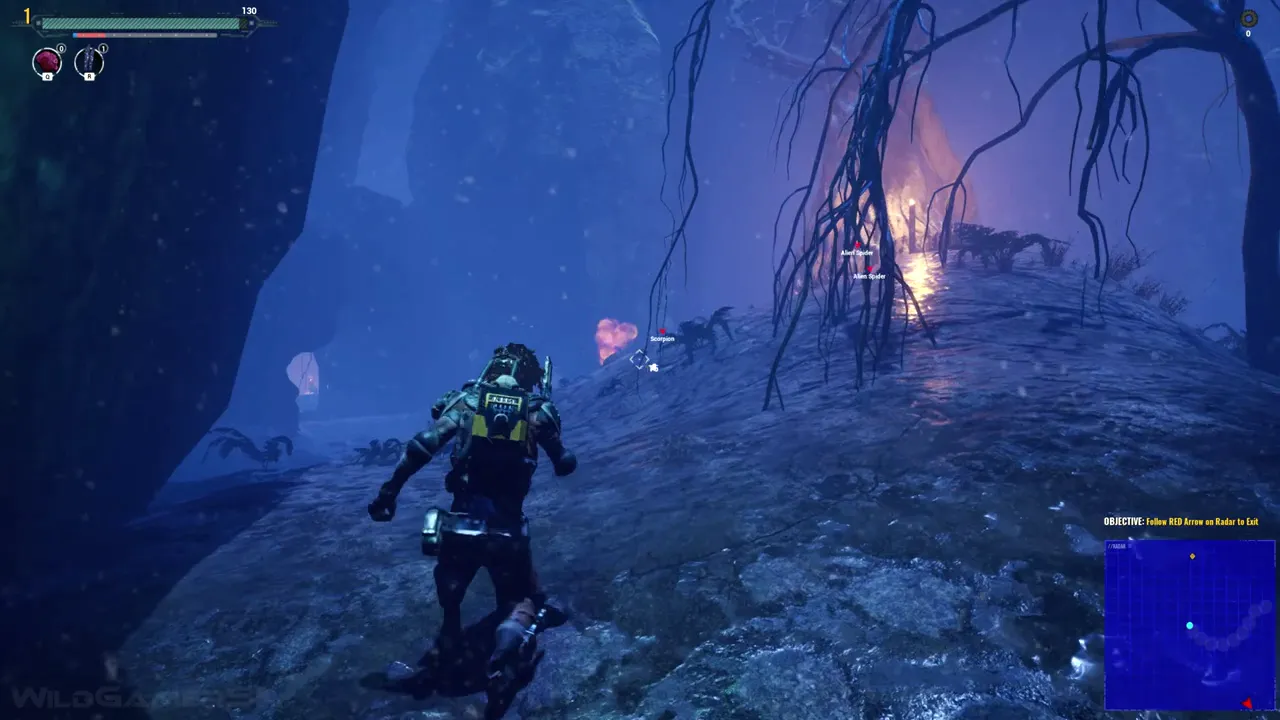Viewport: 1280px width, 720px height.
Task: Select the red exit arrow on the radar
Action: pos(1247,704)
